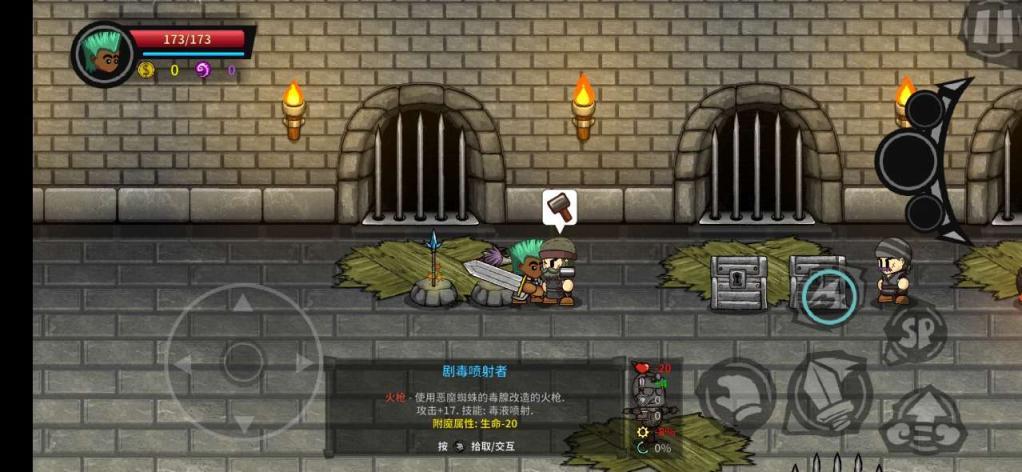Tap the left arrow on the virtual joystick
The image size is (1022, 472).
coord(185,363)
